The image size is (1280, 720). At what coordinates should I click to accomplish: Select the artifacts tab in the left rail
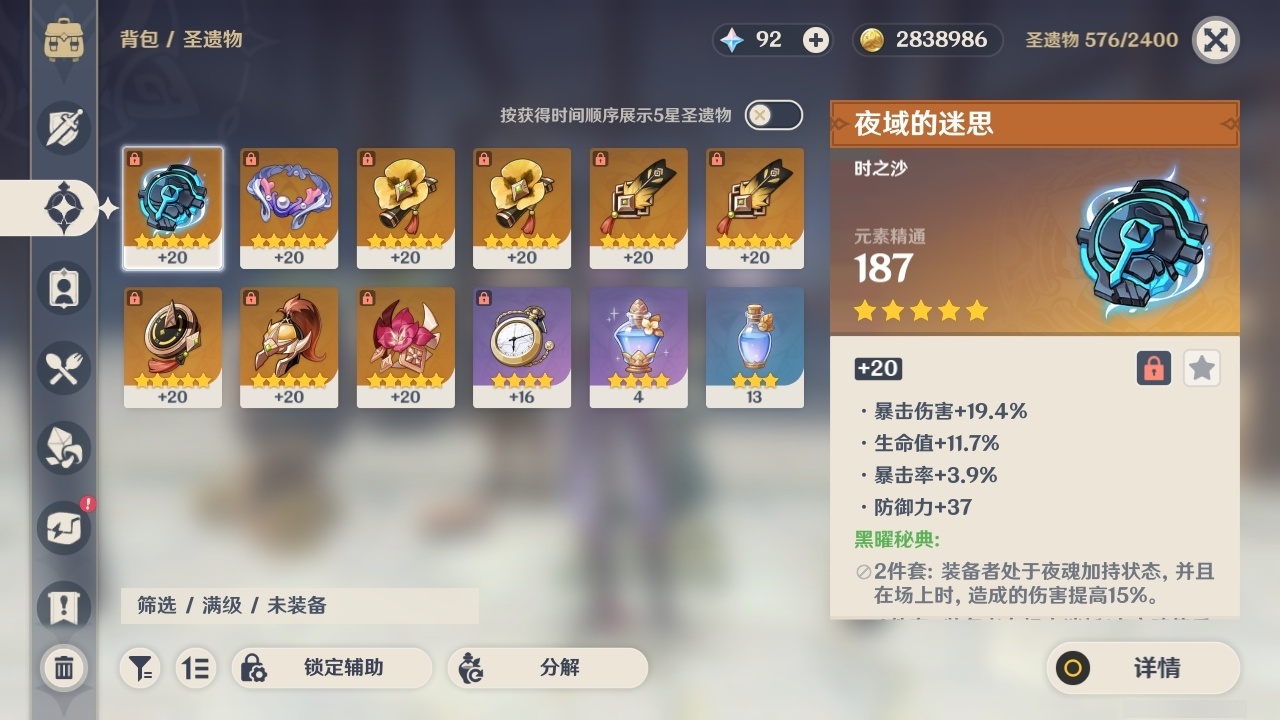click(63, 208)
